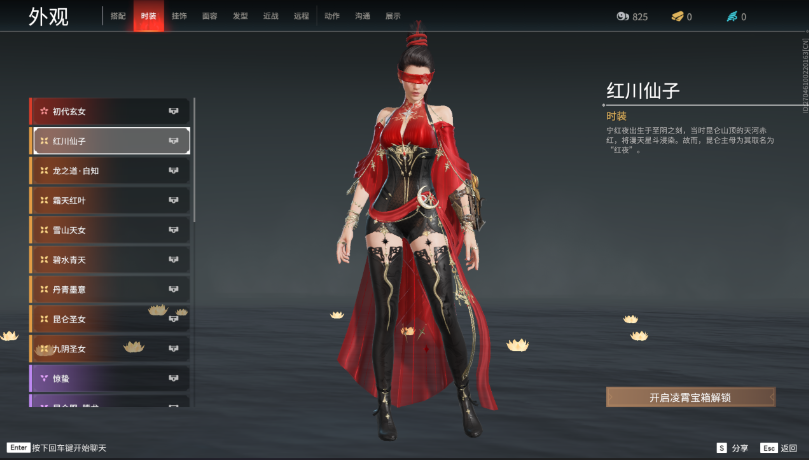The width and height of the screenshot is (809, 460).
Task: Click 开启凌霄宝箱解锁 button
Action: point(690,397)
